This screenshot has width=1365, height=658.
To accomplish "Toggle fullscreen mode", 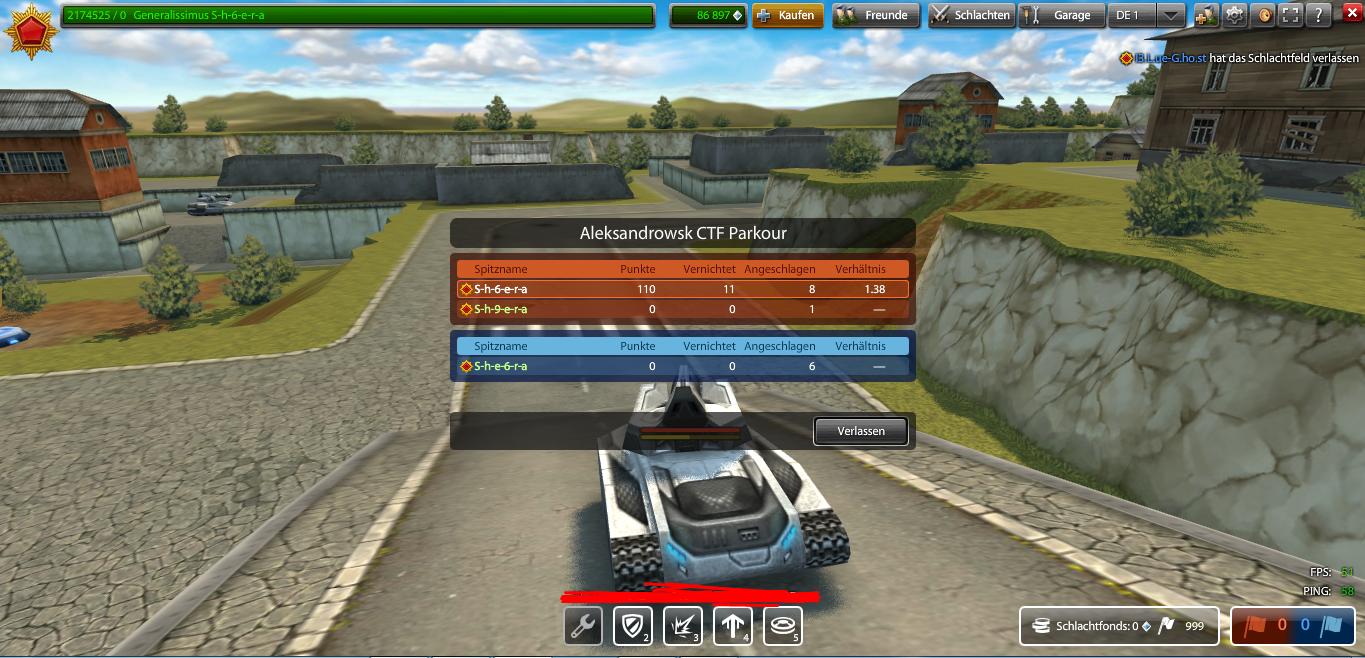I will pyautogui.click(x=1292, y=15).
